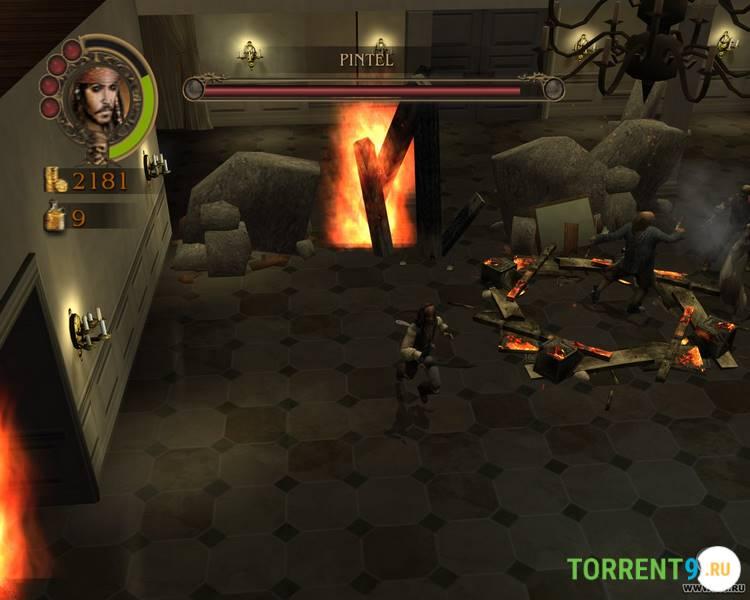Select the gold coin stack icon
Image resolution: width=750 pixels, height=600 pixels.
55,180
